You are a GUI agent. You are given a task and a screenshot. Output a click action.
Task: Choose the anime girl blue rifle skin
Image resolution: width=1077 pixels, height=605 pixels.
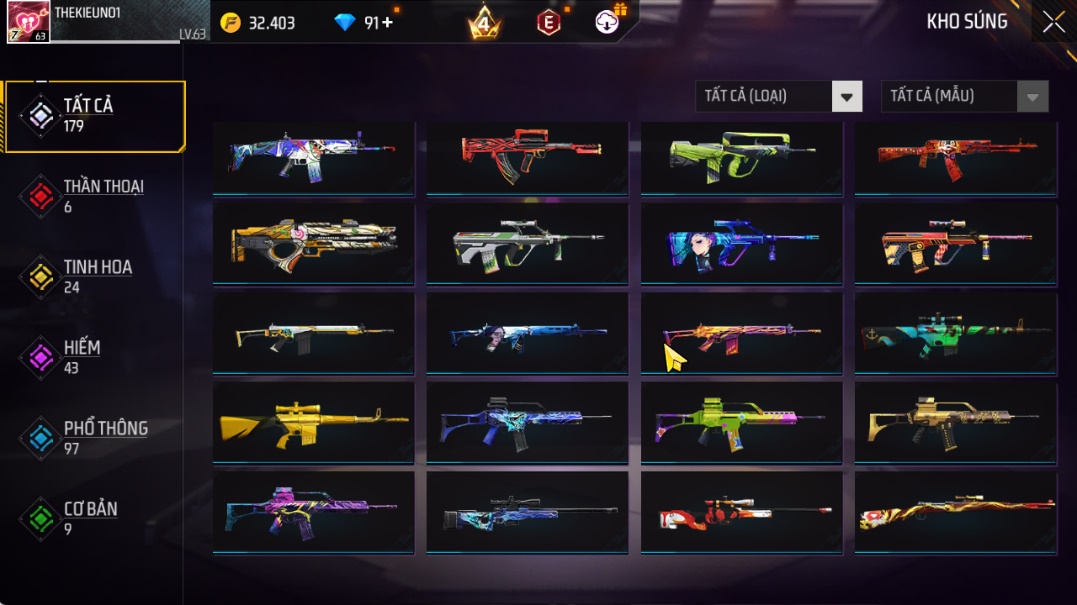click(x=741, y=244)
